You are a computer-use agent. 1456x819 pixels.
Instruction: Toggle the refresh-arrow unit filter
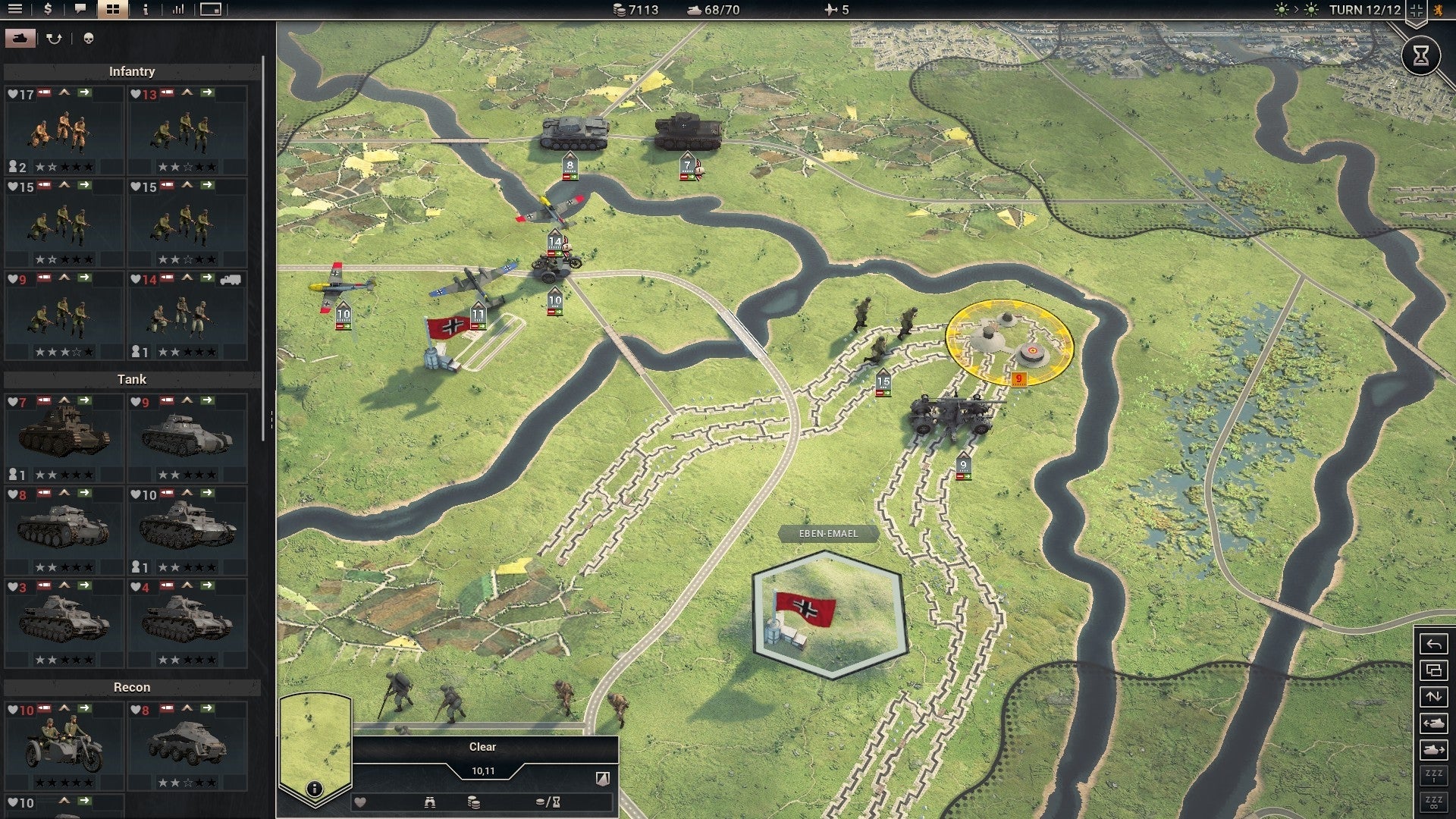tap(53, 37)
